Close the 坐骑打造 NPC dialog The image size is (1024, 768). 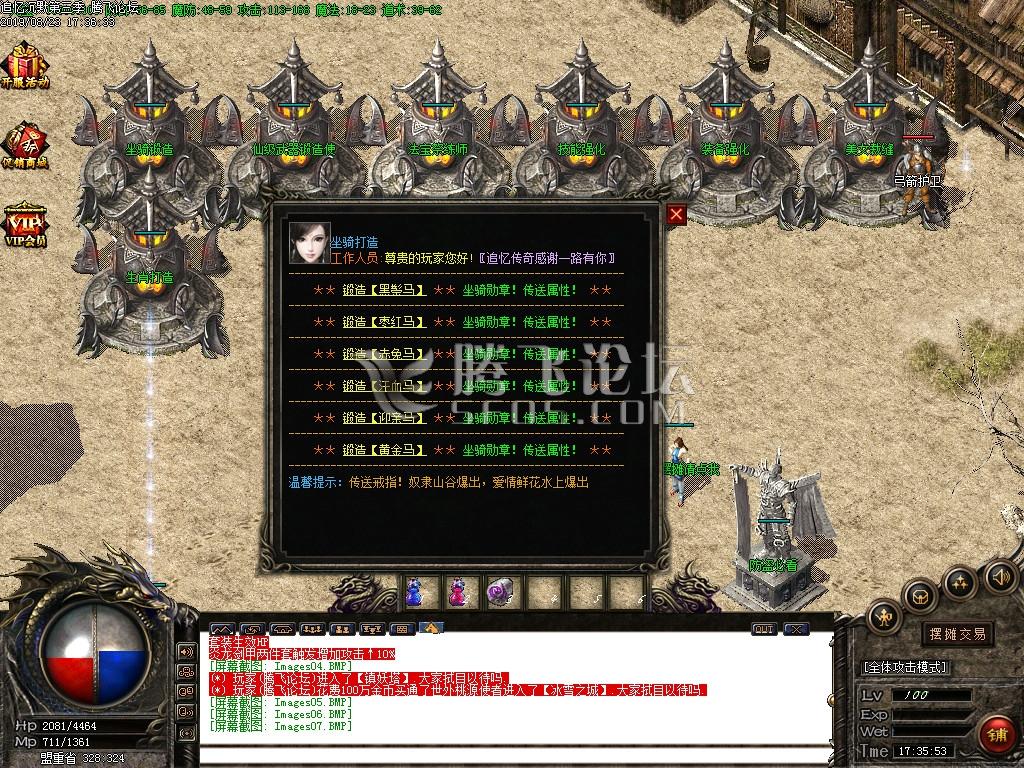[x=677, y=214]
